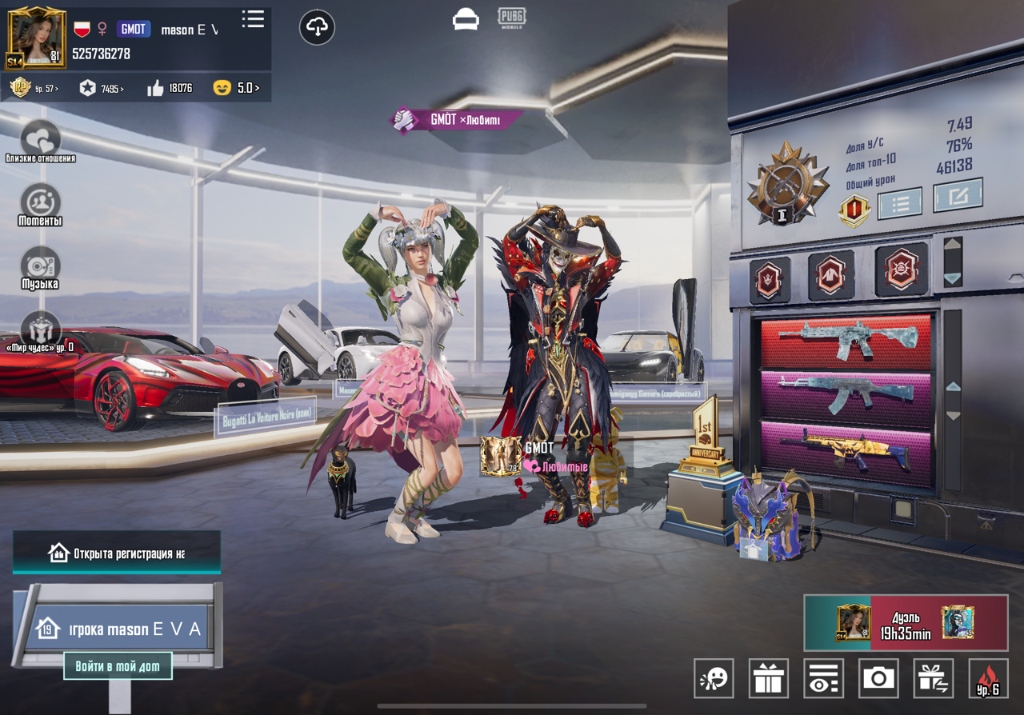Viewport: 1024px width, 715px height.
Task: Select the red M416 rifle showcase slot
Action: [846, 339]
